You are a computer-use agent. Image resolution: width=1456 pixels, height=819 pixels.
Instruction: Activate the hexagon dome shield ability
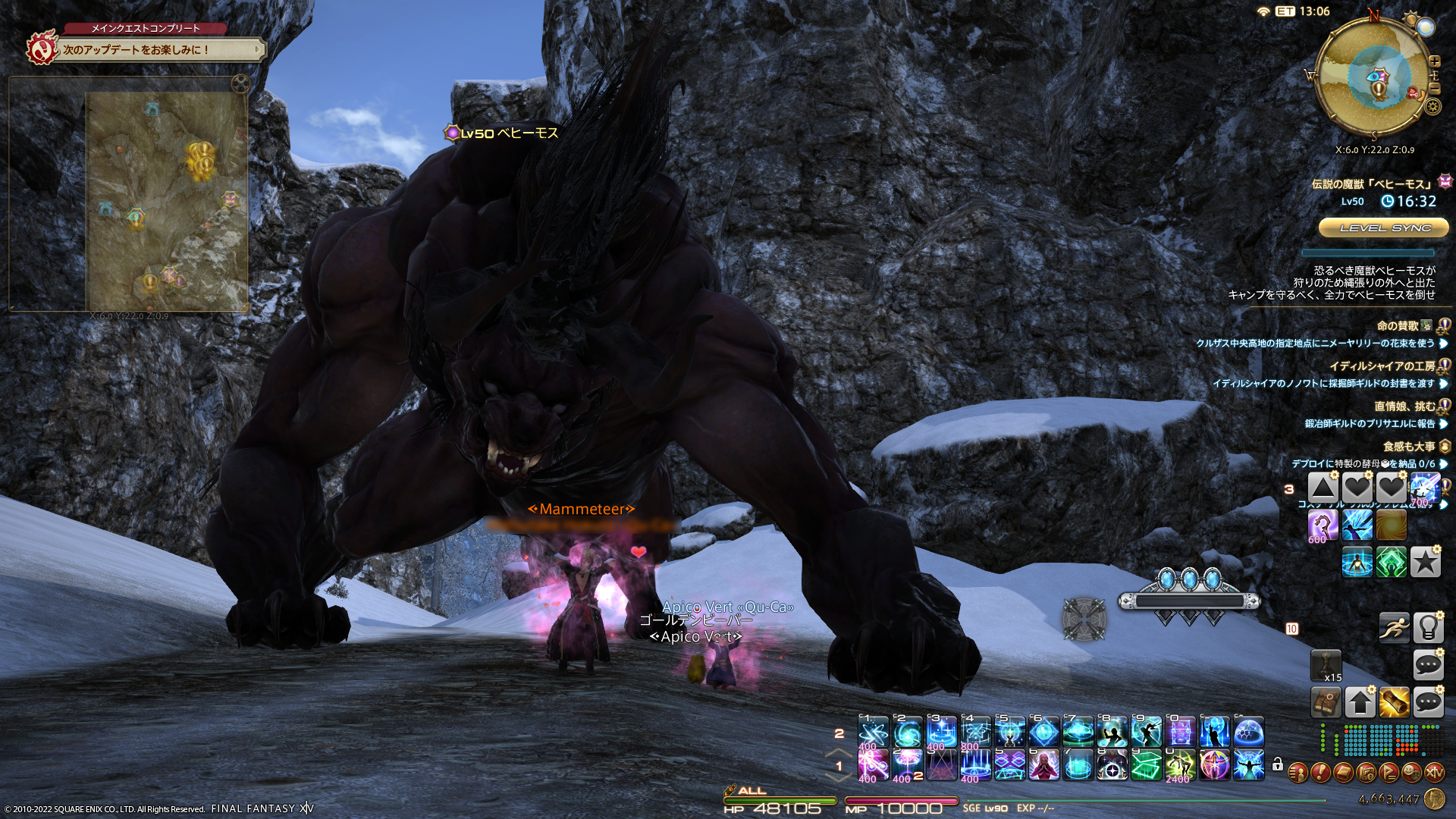coord(1248,733)
